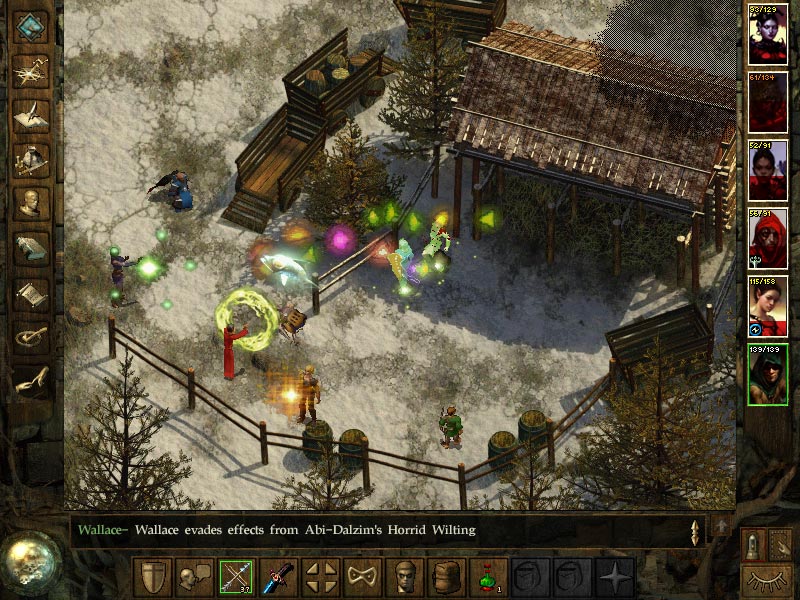Use the red potion quick item
This screenshot has width=800, height=600.
coord(489,577)
